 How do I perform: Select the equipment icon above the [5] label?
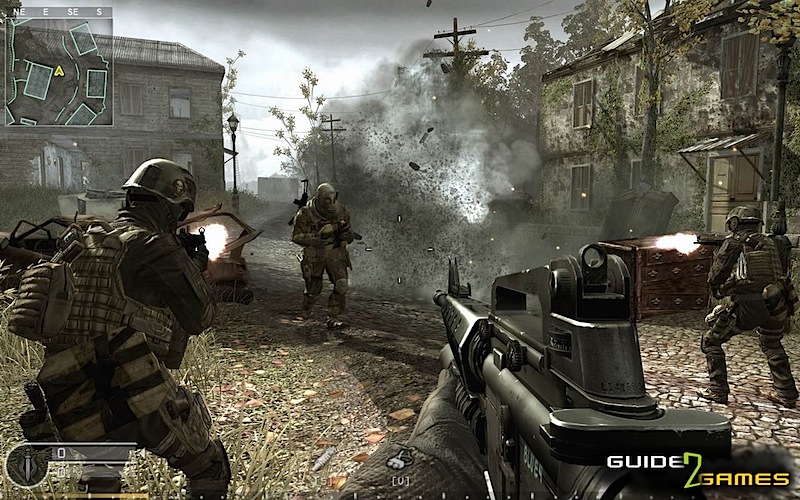(x=327, y=459)
